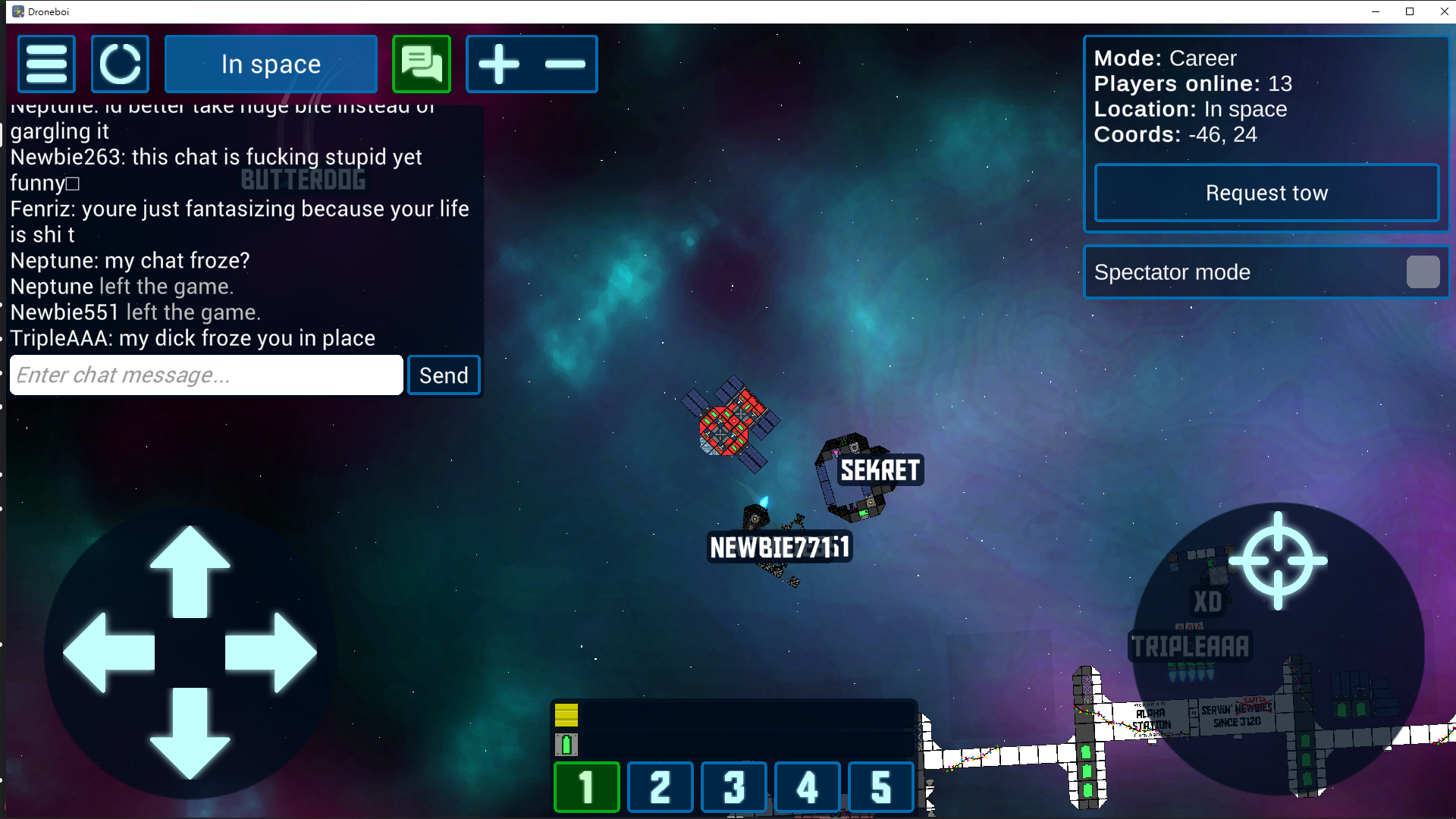The width and height of the screenshot is (1456, 819).
Task: Select hotbar slot 1
Action: click(586, 787)
